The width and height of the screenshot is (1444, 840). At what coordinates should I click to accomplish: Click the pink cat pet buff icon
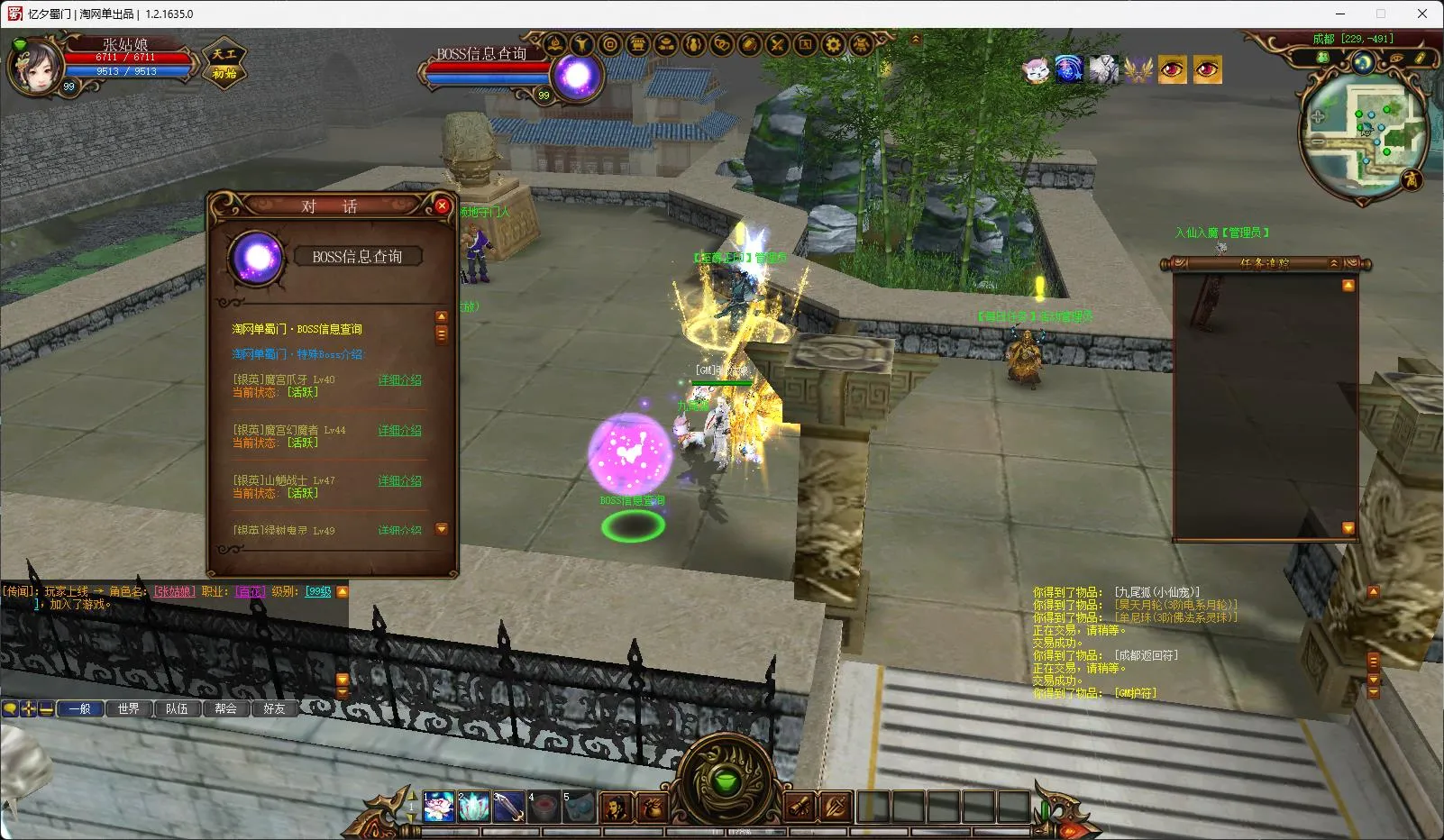coord(1036,69)
